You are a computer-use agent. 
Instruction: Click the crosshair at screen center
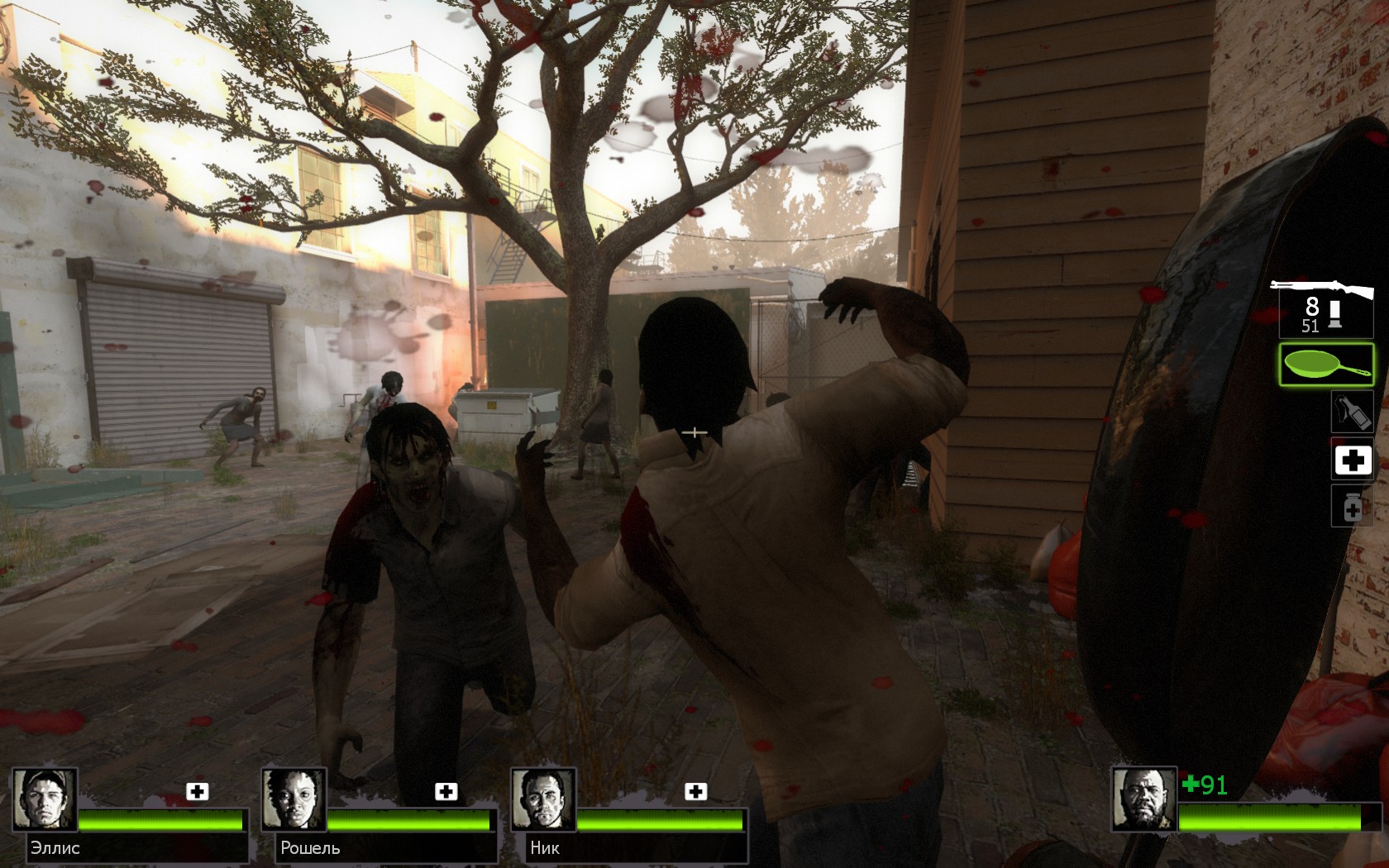[x=694, y=431]
